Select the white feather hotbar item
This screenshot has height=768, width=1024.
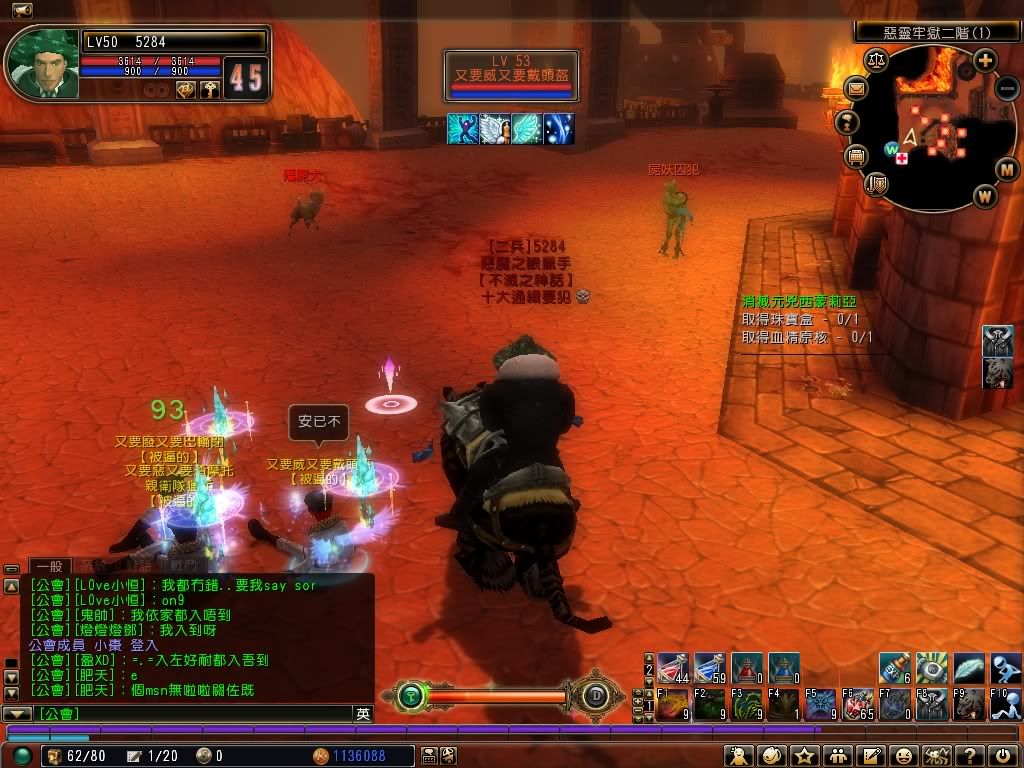click(969, 667)
